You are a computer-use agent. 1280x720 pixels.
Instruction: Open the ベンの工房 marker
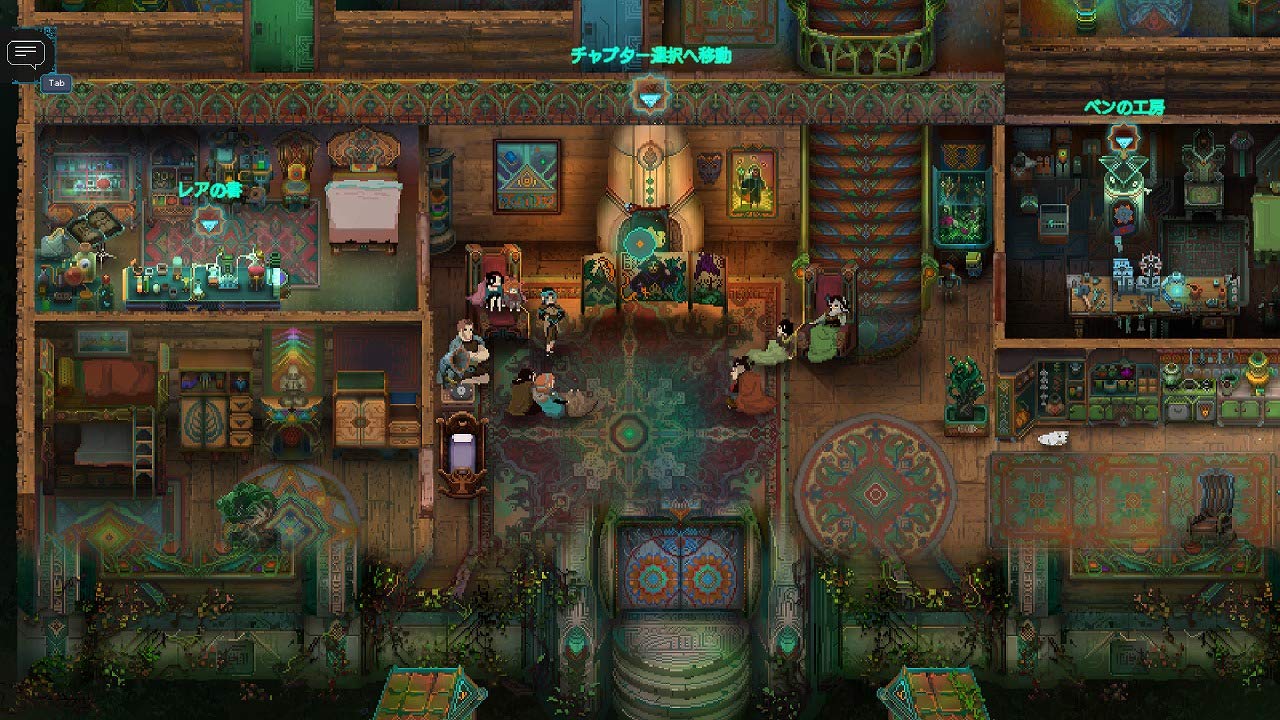click(1124, 141)
